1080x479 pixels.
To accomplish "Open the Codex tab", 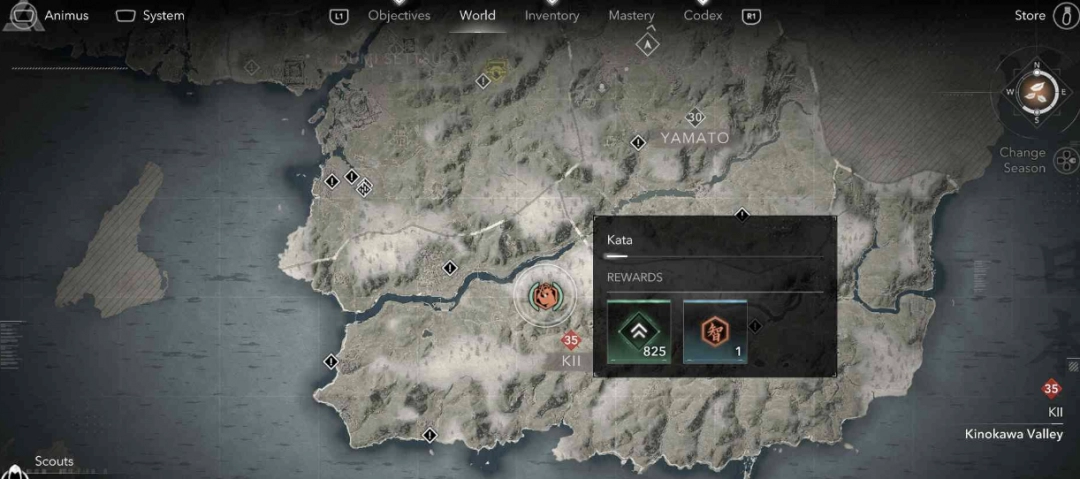I will (x=703, y=15).
